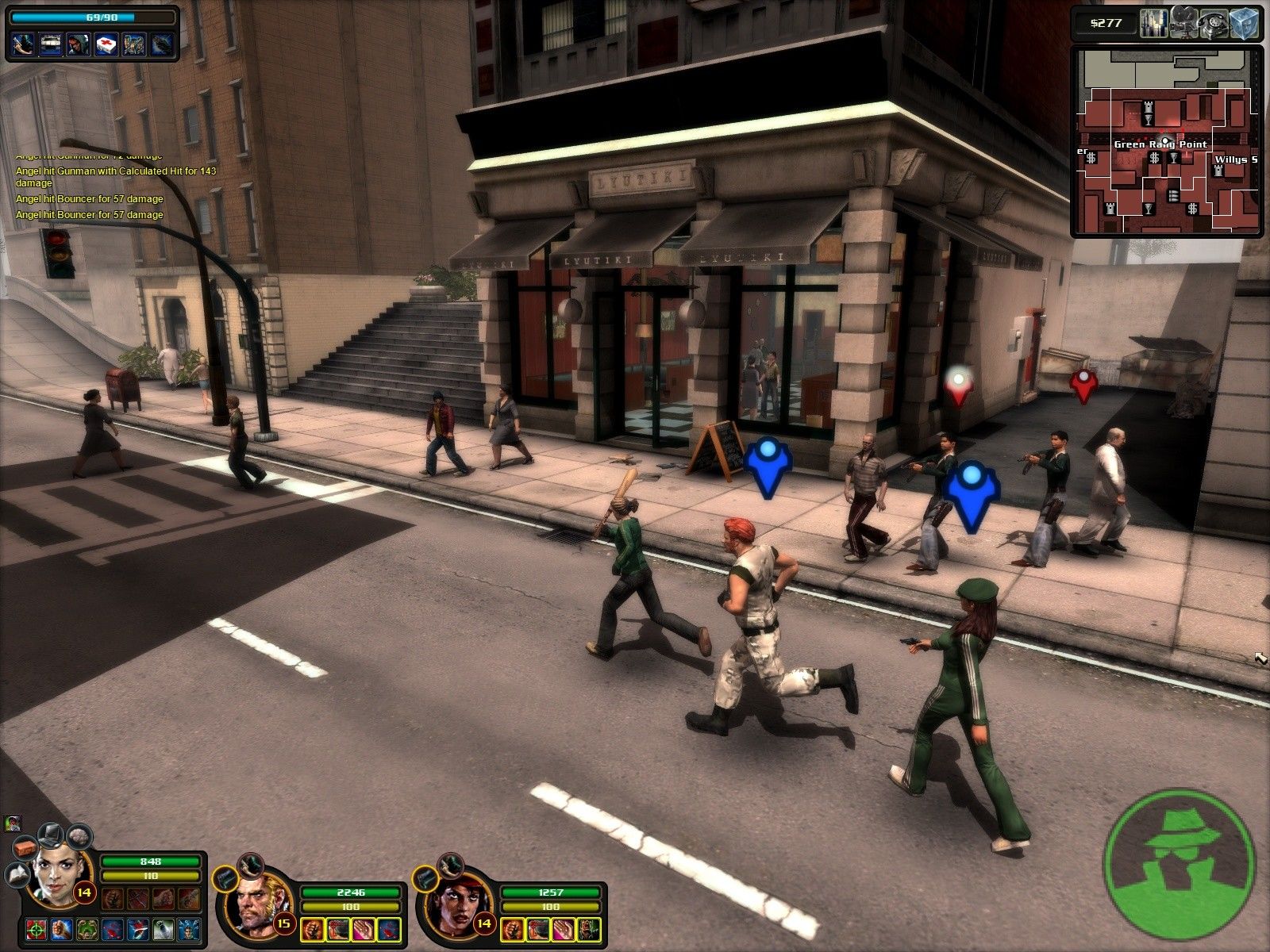Call the white car ability
The width and height of the screenshot is (1270, 952).
49,44
